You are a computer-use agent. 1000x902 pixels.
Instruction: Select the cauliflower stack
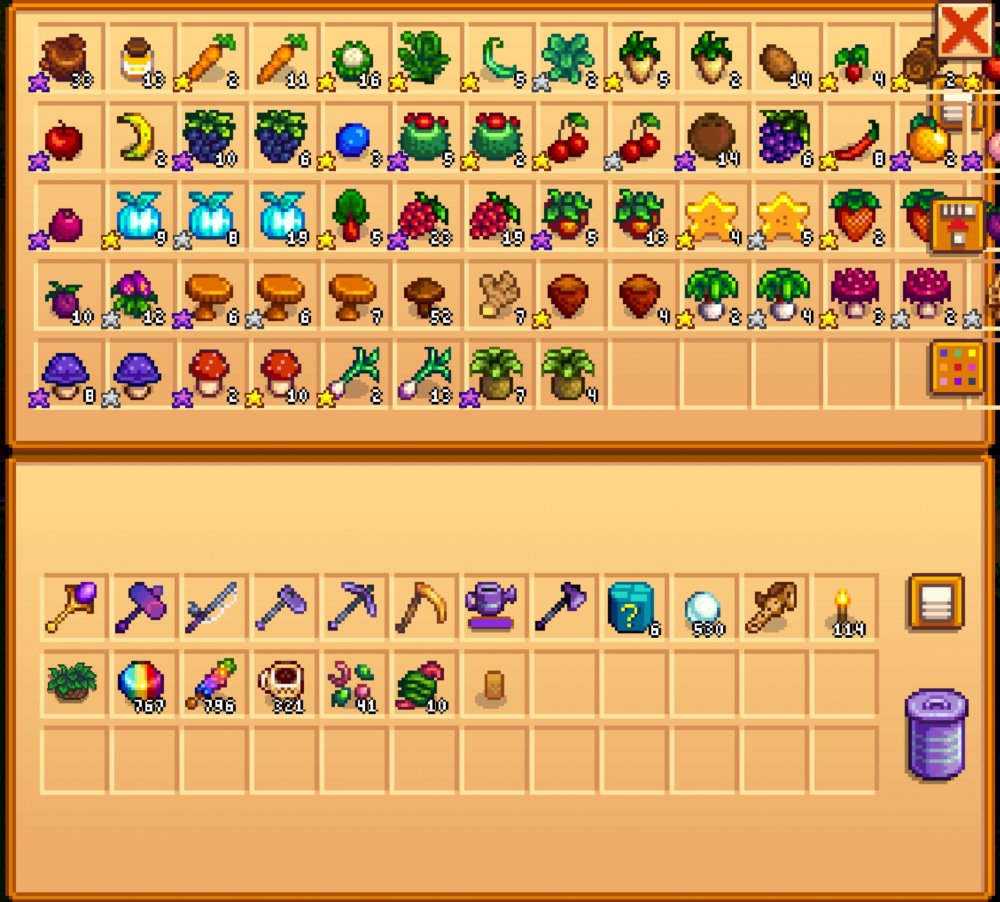click(x=352, y=59)
